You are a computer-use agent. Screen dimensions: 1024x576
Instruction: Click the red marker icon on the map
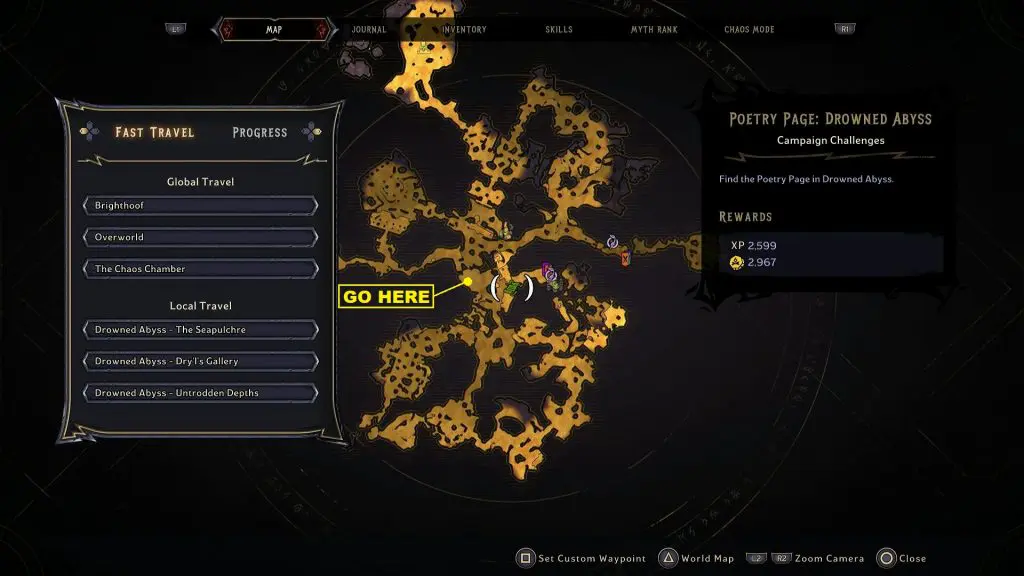point(625,259)
